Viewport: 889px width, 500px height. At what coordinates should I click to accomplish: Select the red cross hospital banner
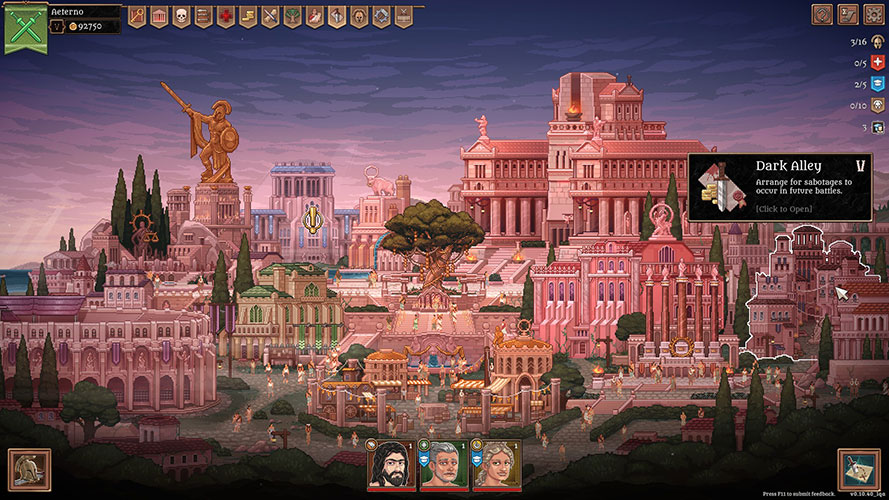[226, 16]
